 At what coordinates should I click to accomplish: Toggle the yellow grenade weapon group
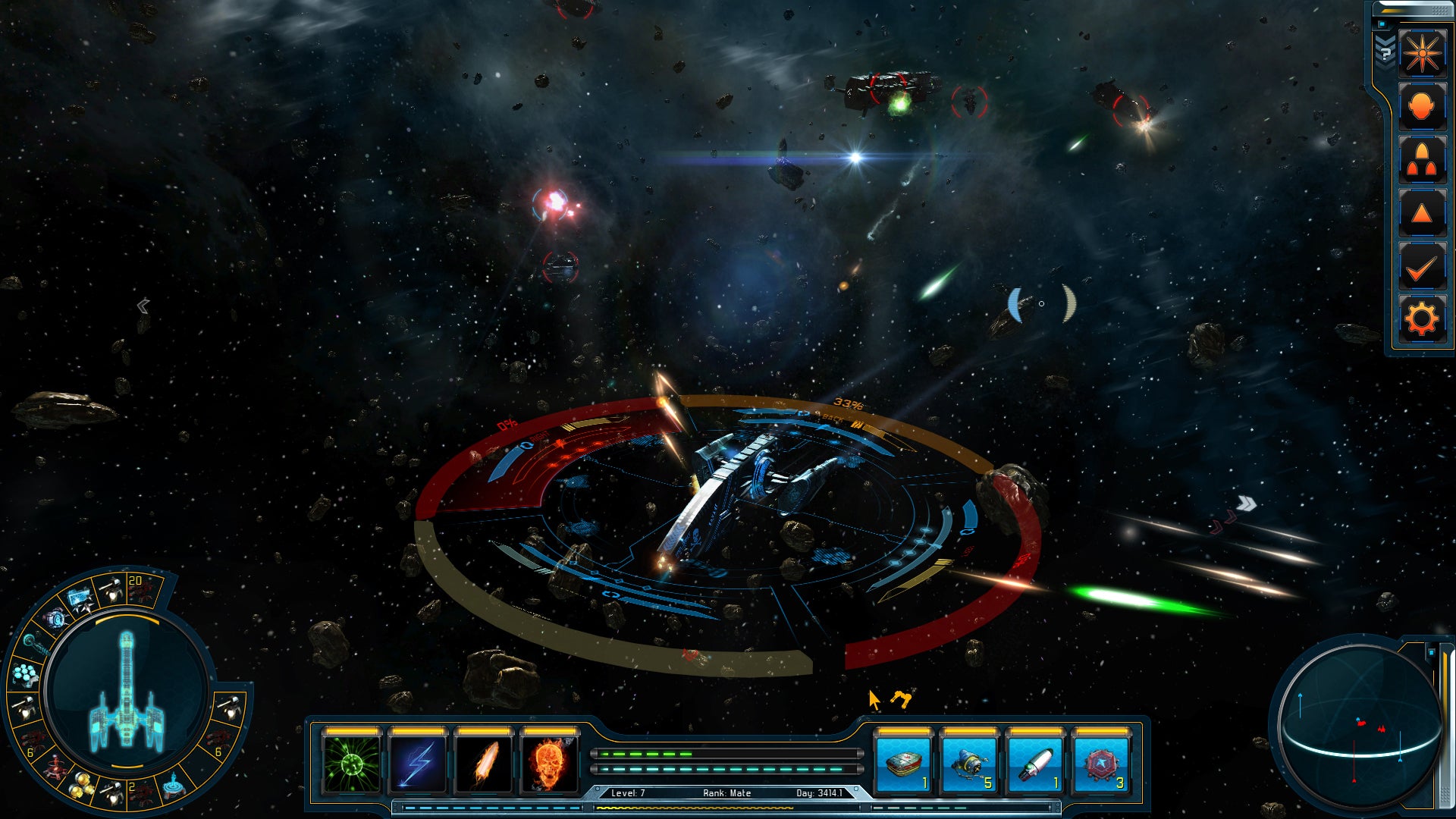[x=79, y=785]
